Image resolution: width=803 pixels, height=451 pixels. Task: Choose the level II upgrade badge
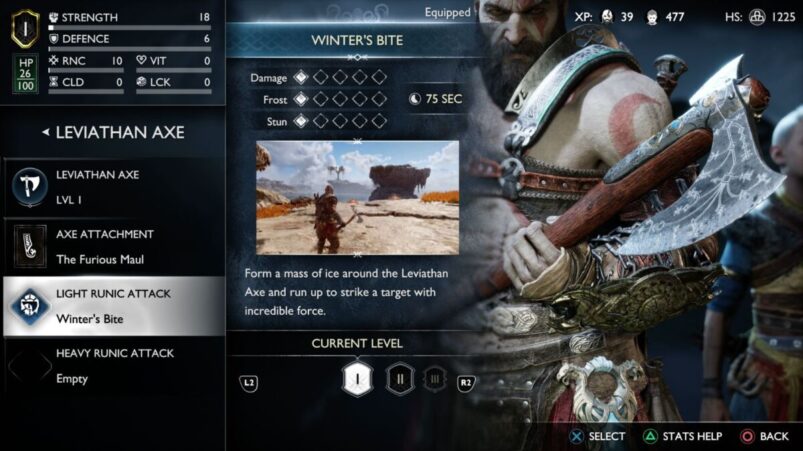click(401, 380)
